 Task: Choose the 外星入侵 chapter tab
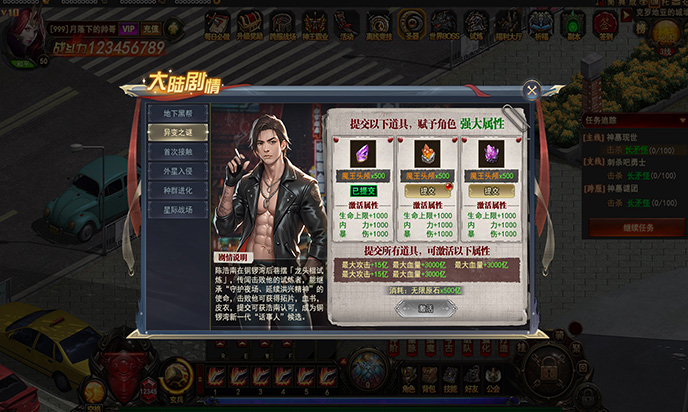click(178, 172)
